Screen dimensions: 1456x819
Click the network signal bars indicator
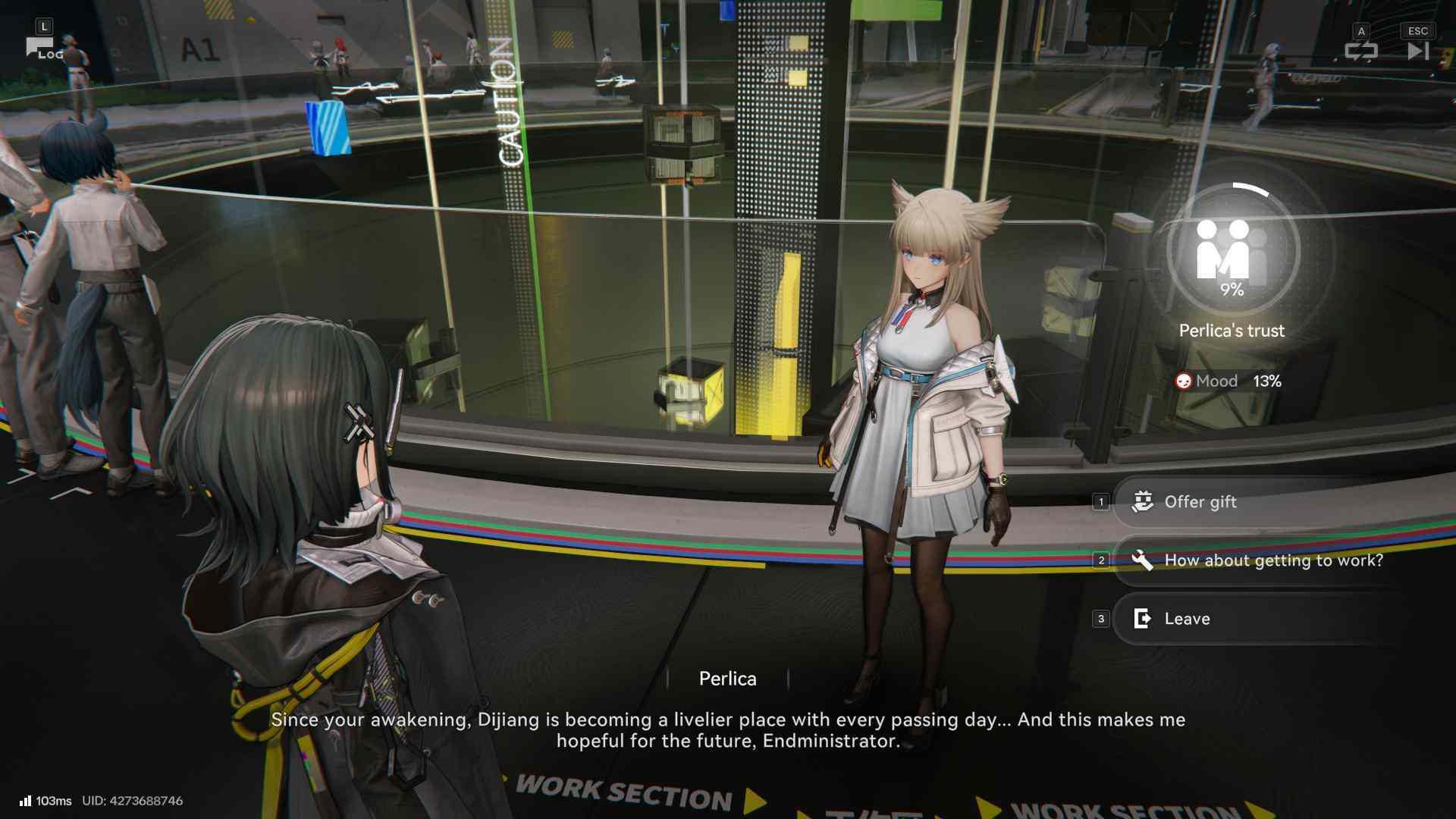(x=27, y=800)
